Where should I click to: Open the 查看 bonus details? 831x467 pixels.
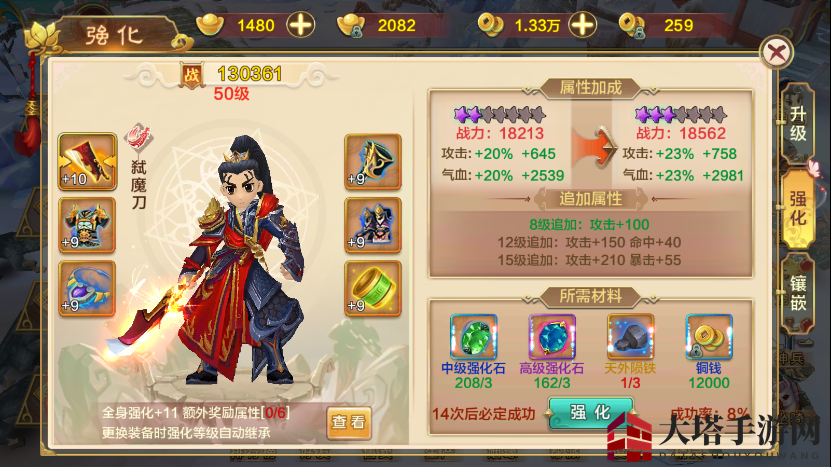tap(348, 422)
